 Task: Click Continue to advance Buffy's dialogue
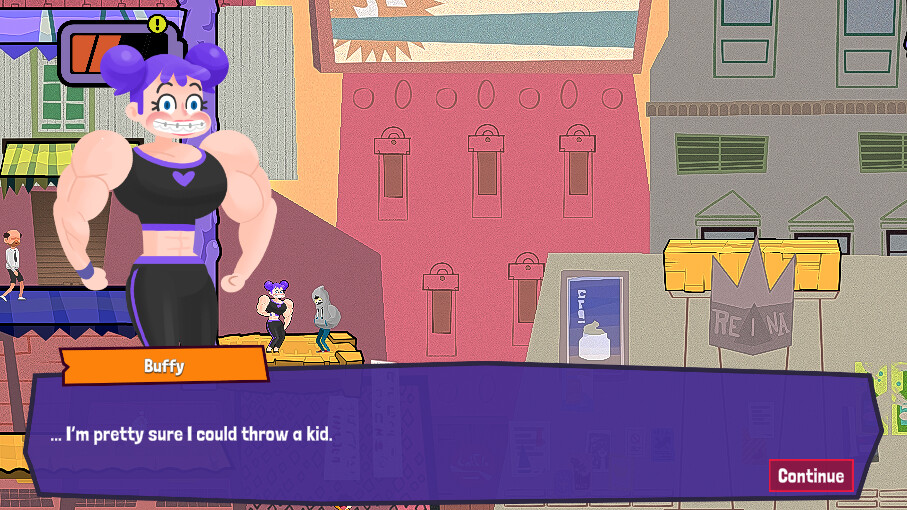(x=810, y=475)
